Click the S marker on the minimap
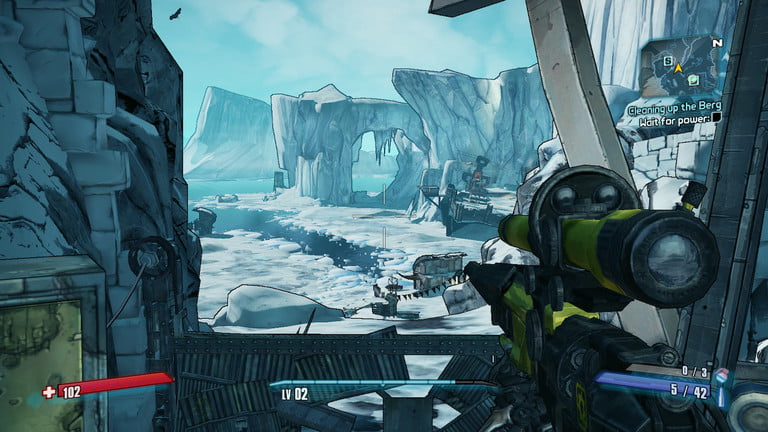Viewport: 768px width, 432px height. pos(667,59)
